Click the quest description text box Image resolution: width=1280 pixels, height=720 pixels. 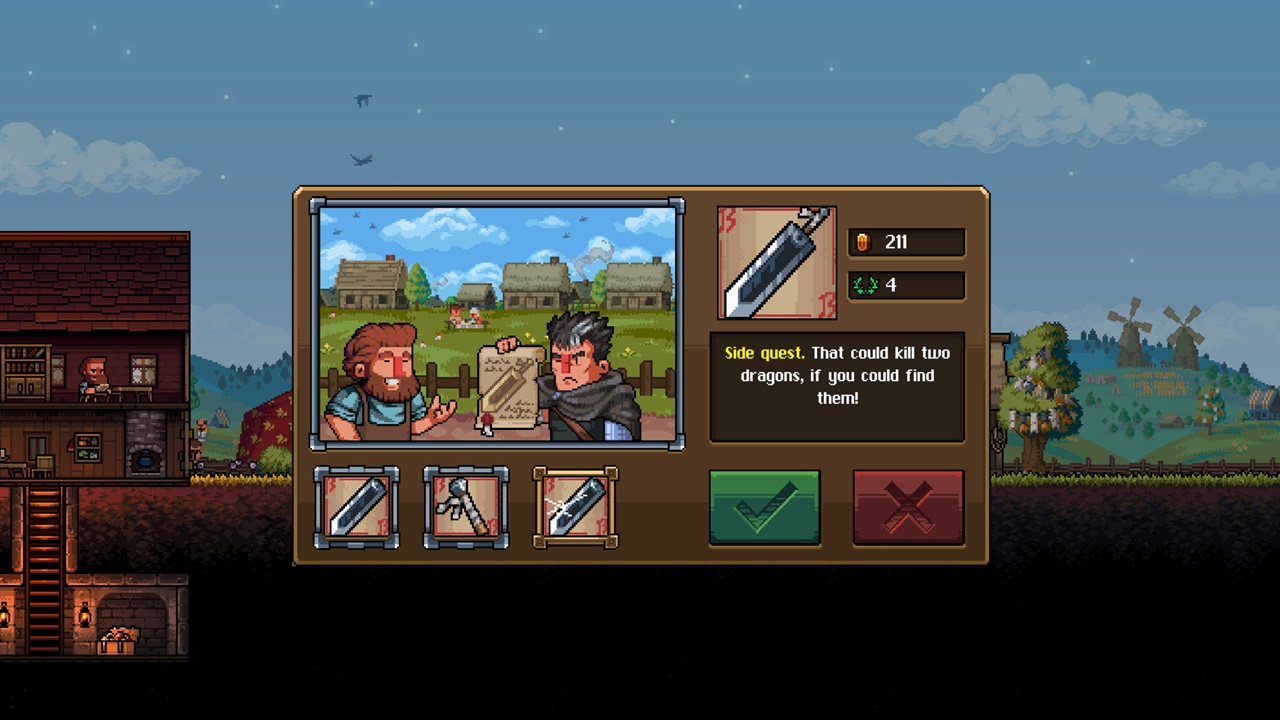coord(837,385)
